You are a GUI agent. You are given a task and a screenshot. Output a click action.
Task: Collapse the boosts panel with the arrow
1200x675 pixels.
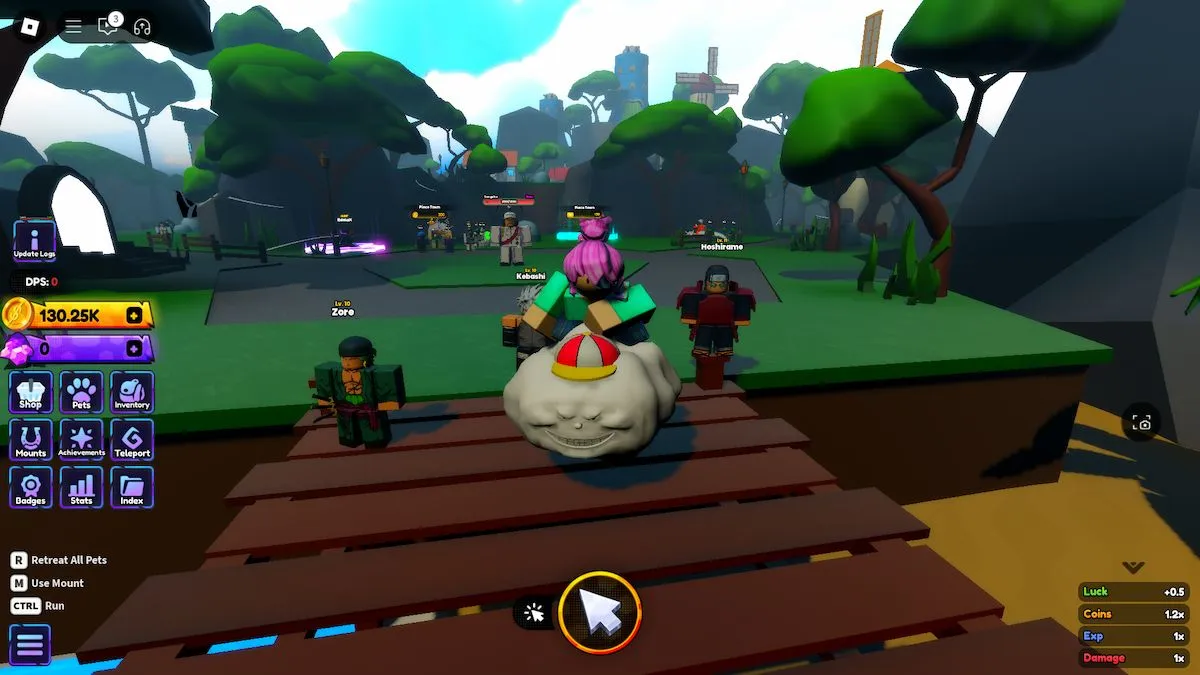pos(1133,567)
